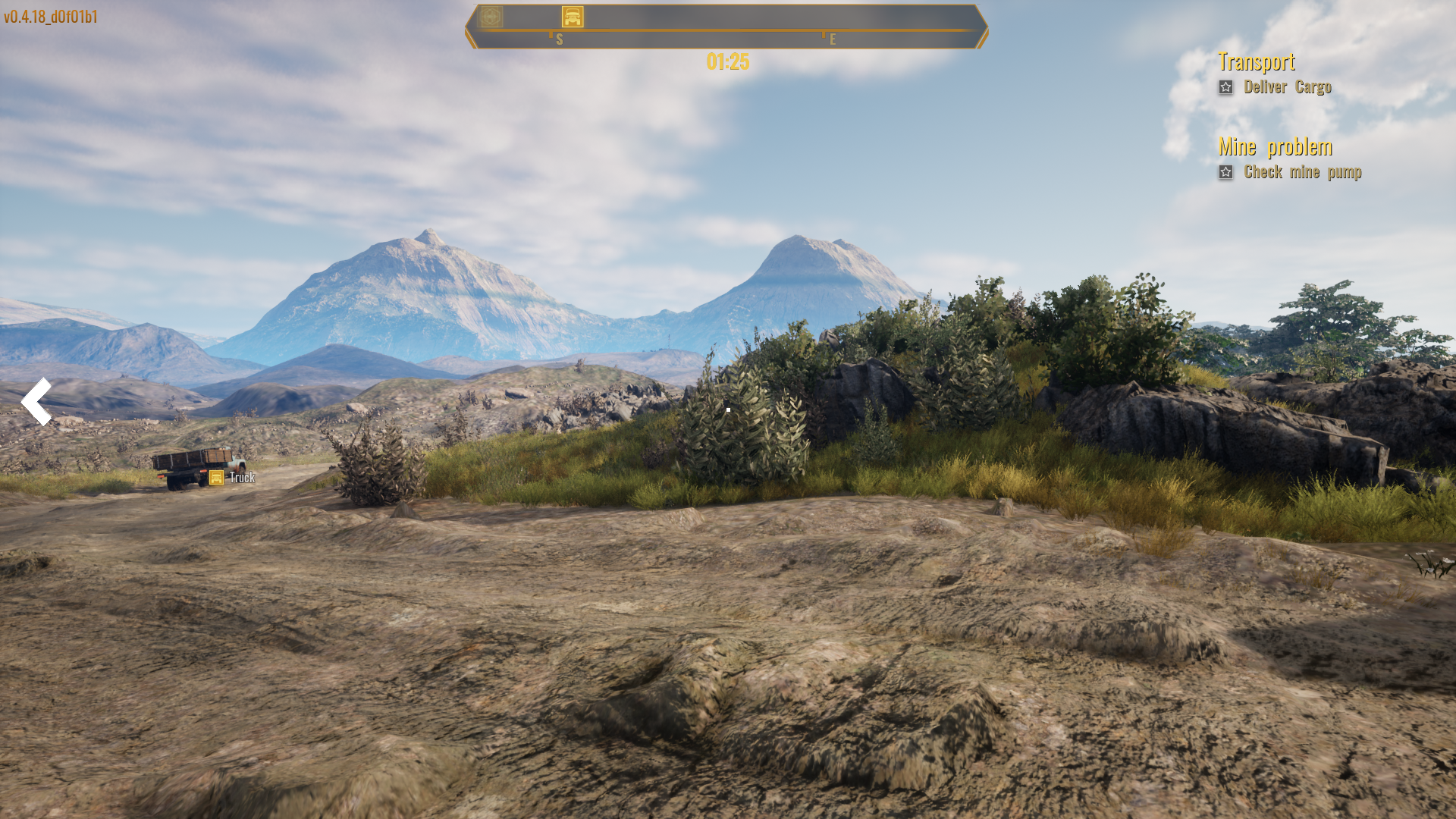Select the faded marker on the compass bar

tap(491, 17)
